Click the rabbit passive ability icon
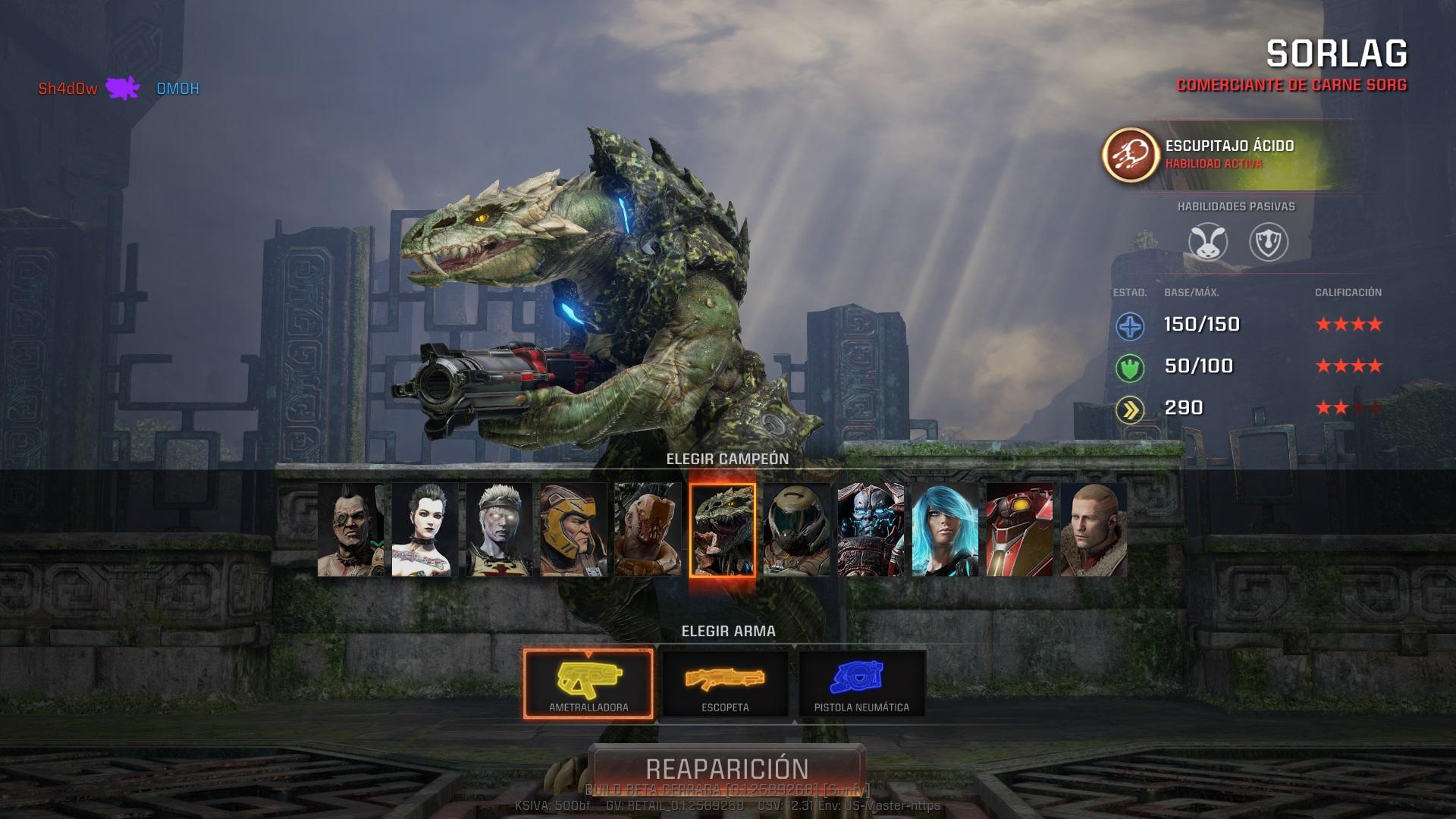Viewport: 1456px width, 819px height. click(1207, 243)
